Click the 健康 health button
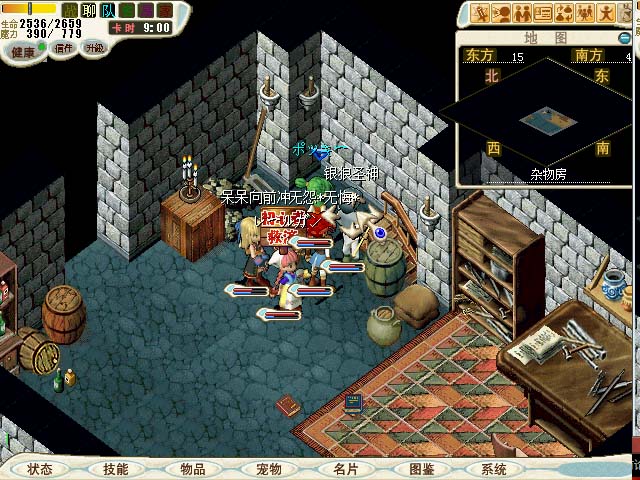This screenshot has width=640, height=480. point(22,51)
